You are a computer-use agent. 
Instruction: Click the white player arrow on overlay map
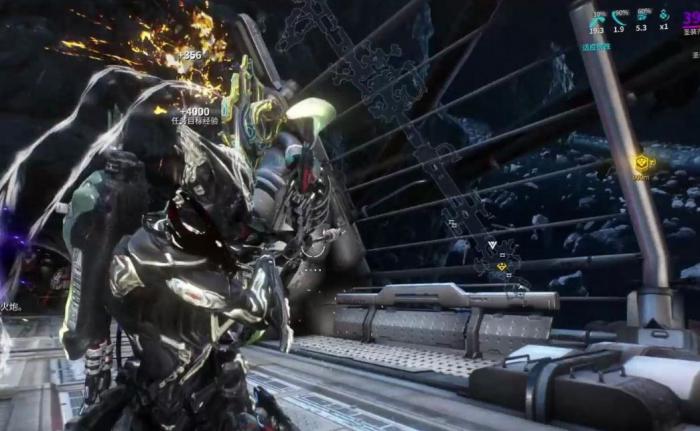coord(494,245)
